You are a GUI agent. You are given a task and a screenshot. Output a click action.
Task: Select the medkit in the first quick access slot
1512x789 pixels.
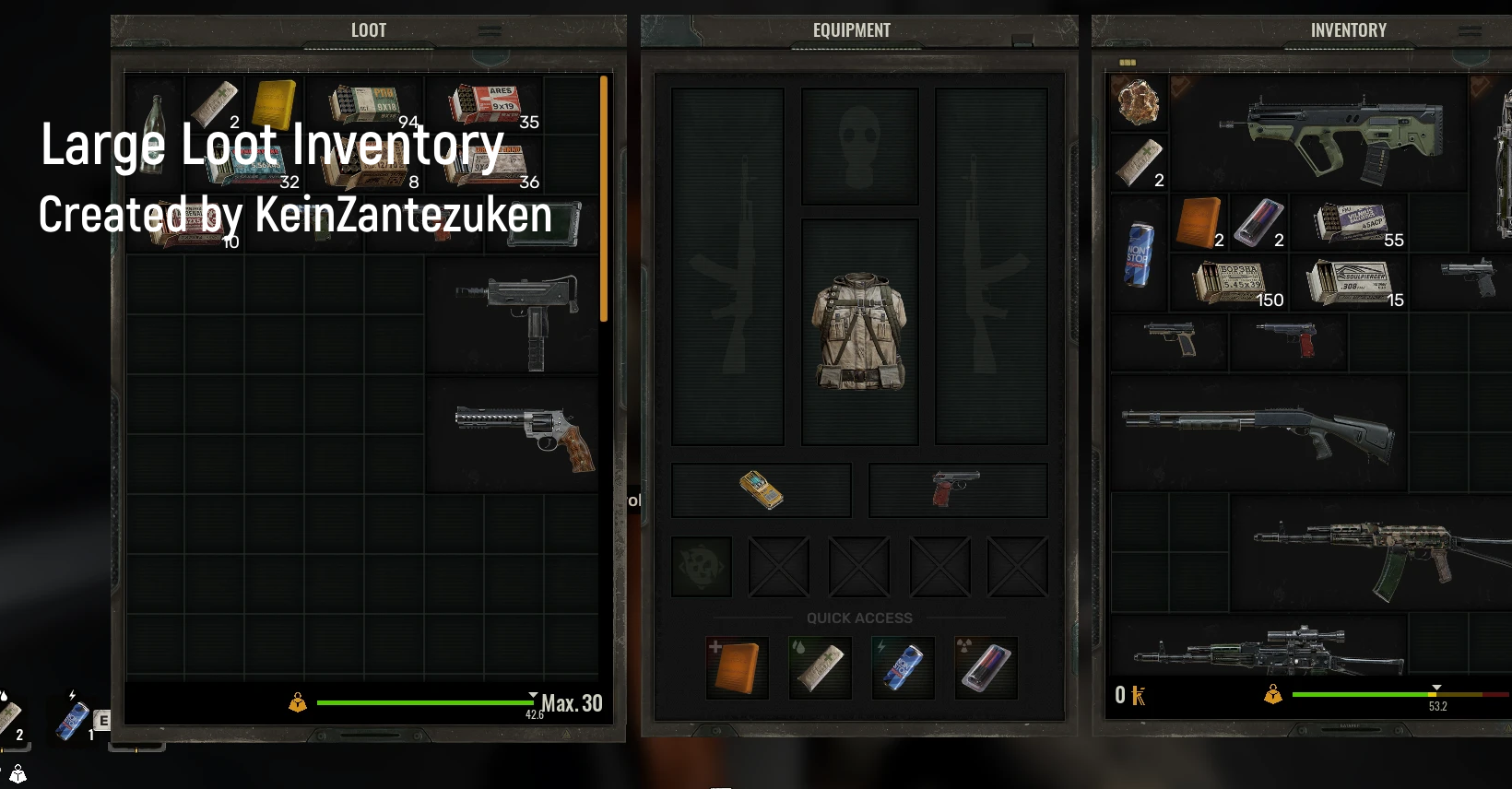pyautogui.click(x=736, y=666)
